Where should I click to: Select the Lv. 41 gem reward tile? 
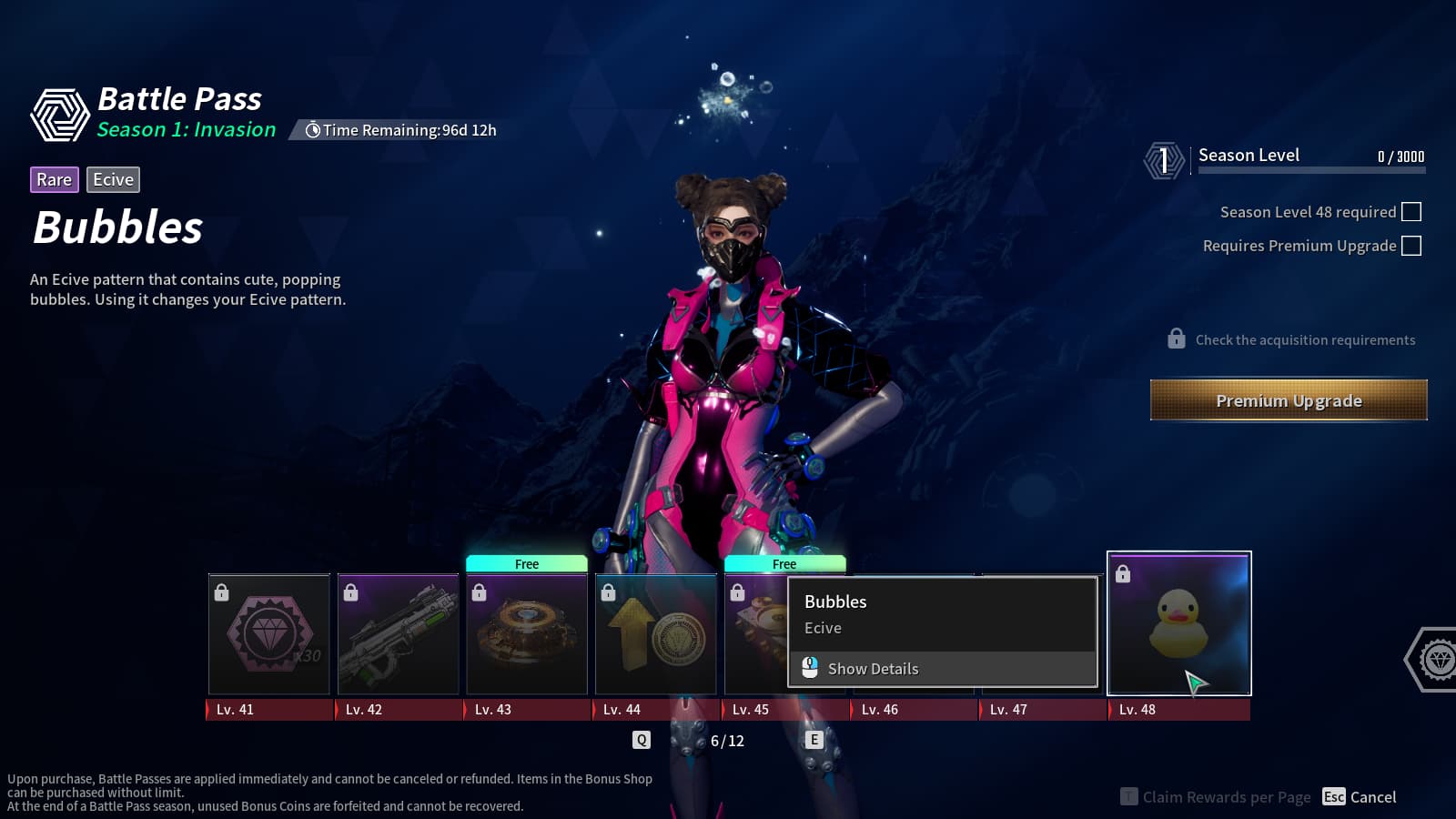click(269, 634)
